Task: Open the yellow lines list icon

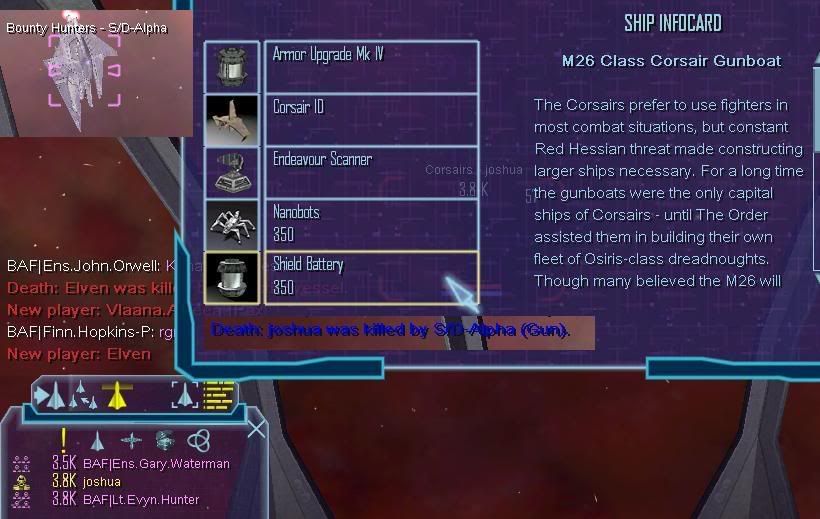Action: pos(218,395)
